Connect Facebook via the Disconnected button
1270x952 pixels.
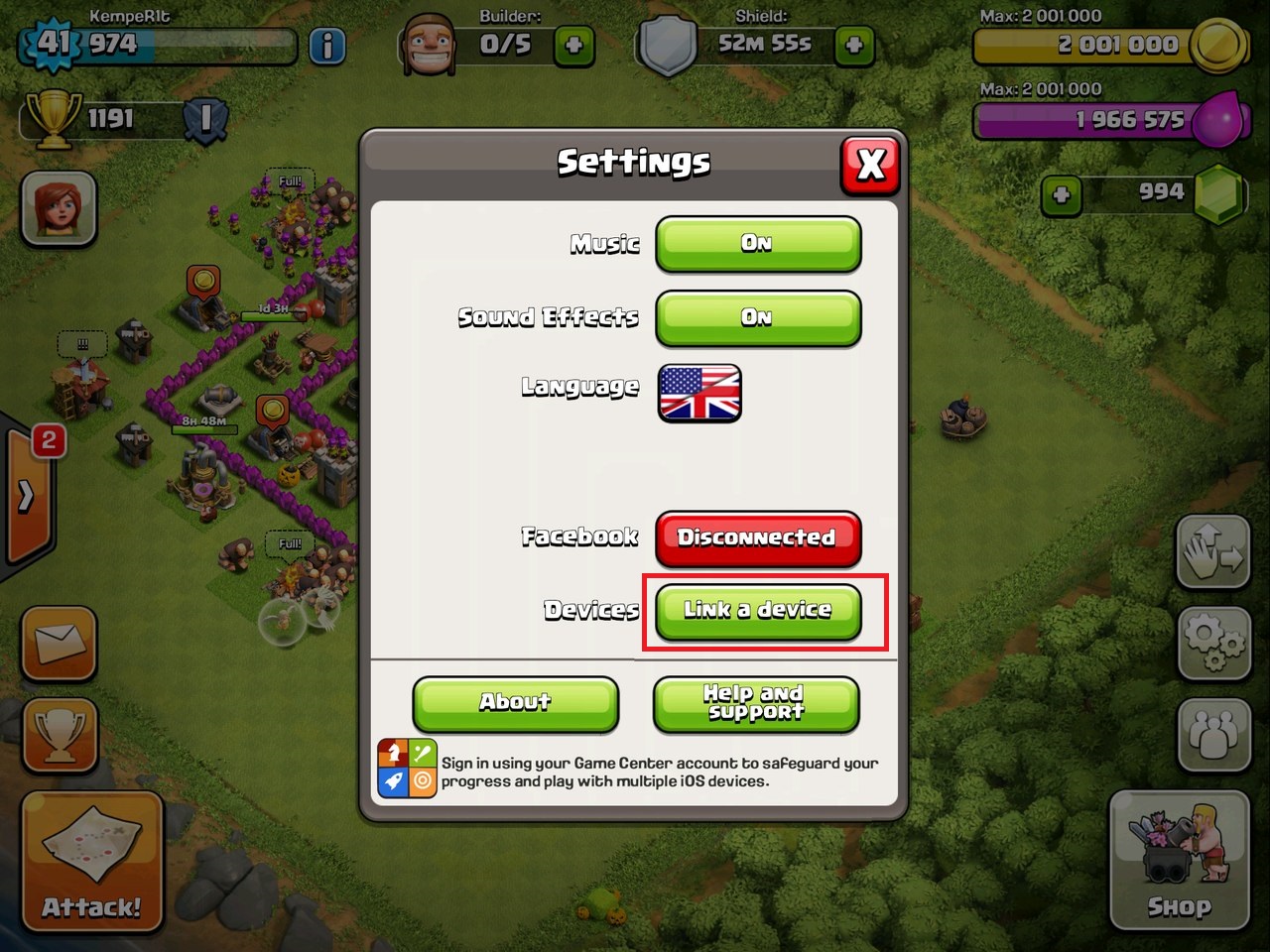pos(758,538)
